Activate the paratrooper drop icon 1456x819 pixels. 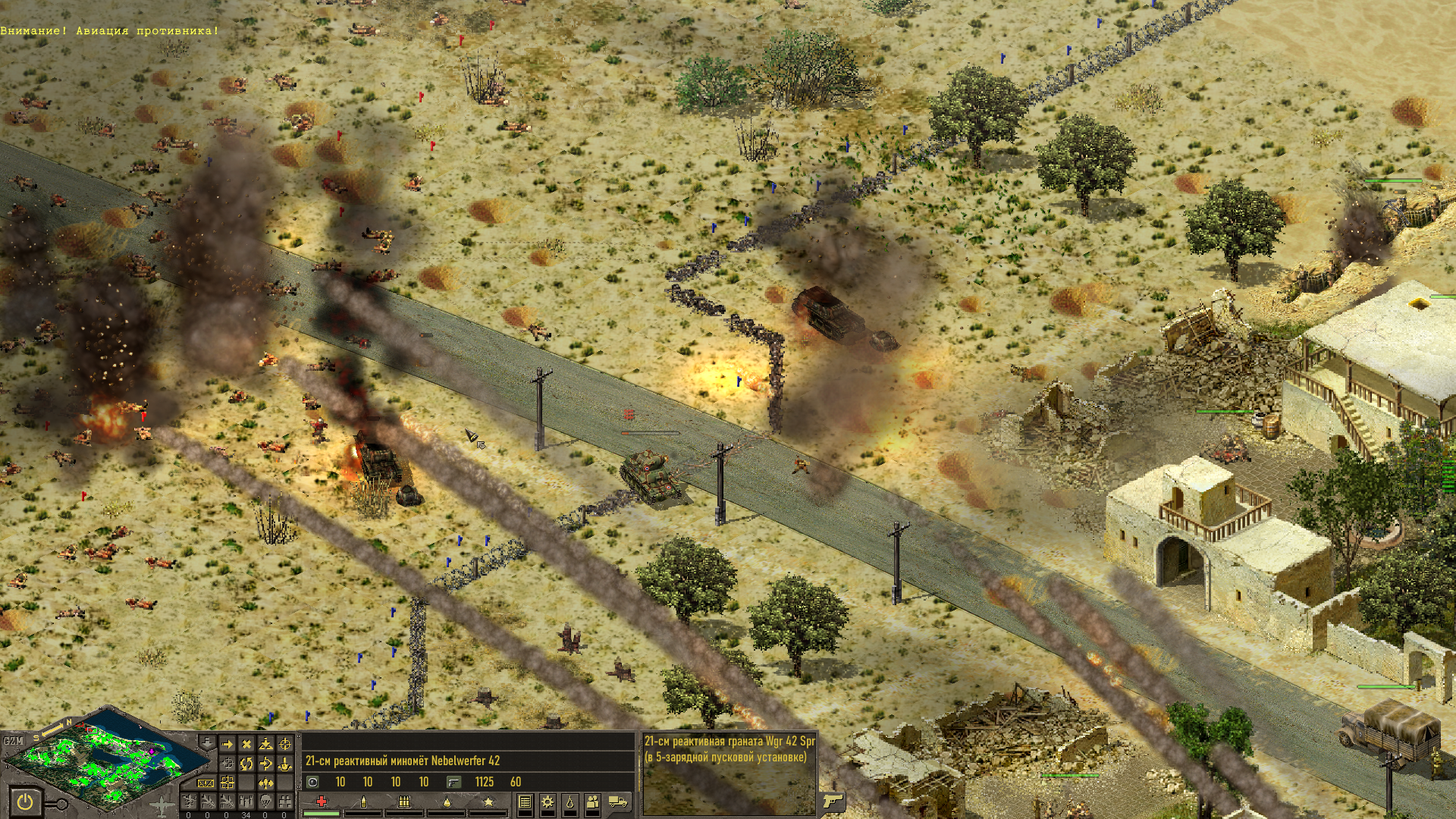(265, 802)
